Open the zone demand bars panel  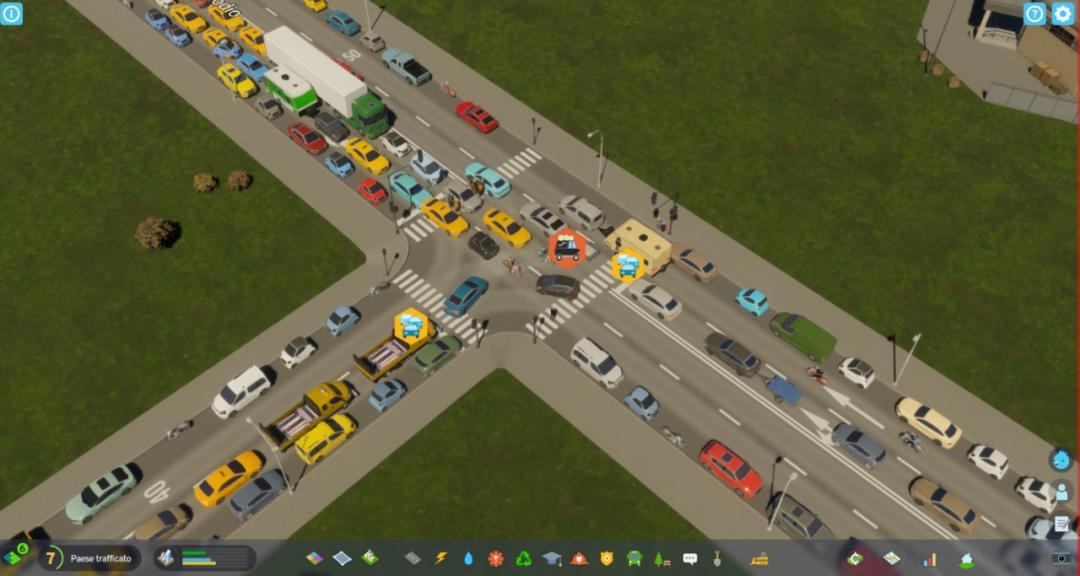click(205, 558)
